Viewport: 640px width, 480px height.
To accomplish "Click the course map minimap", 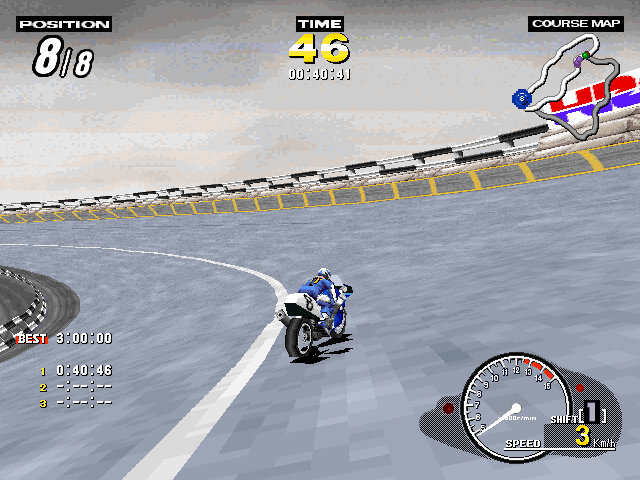I will pos(580,85).
